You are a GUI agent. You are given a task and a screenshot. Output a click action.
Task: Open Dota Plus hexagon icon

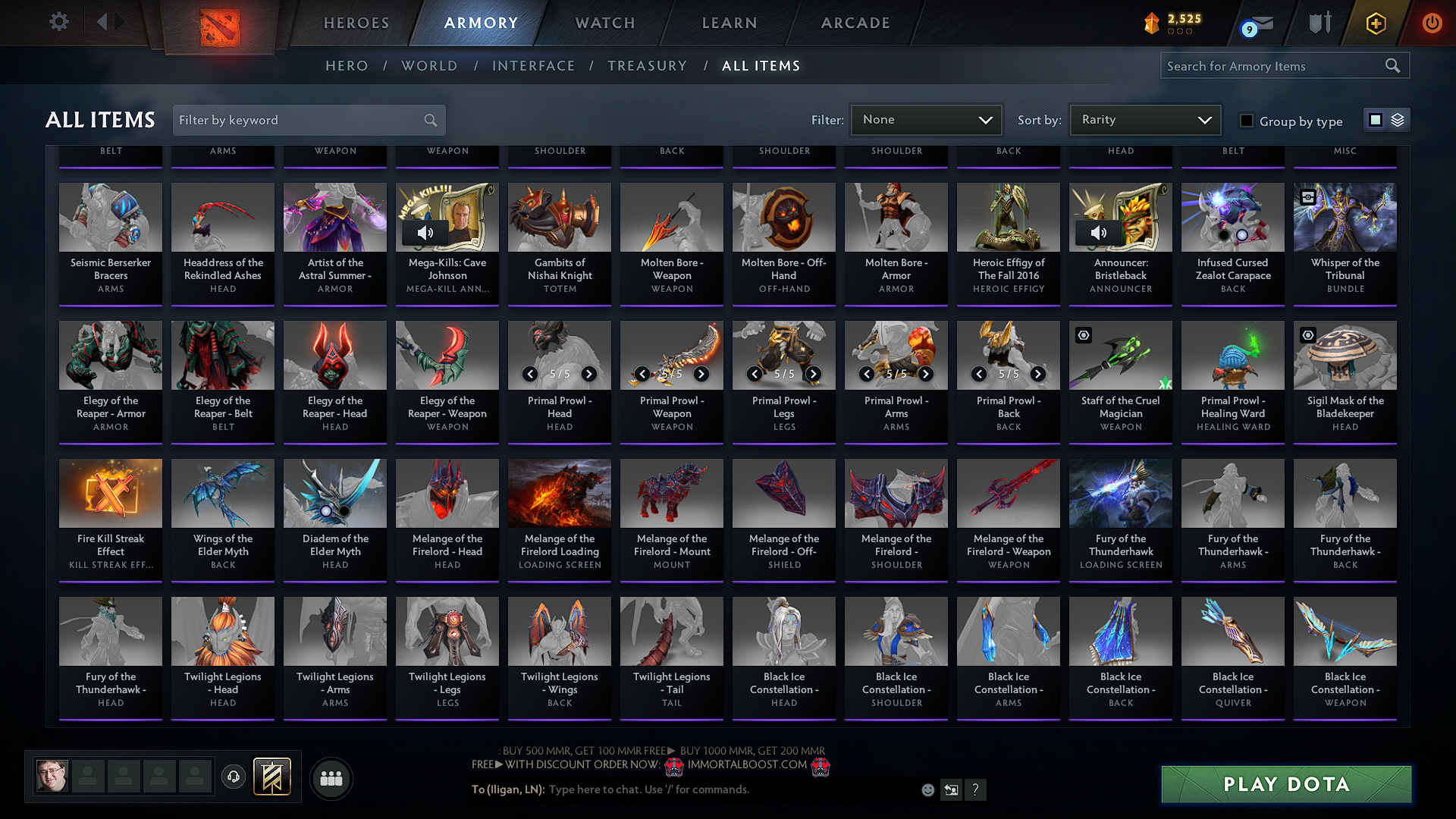pyautogui.click(x=1376, y=24)
